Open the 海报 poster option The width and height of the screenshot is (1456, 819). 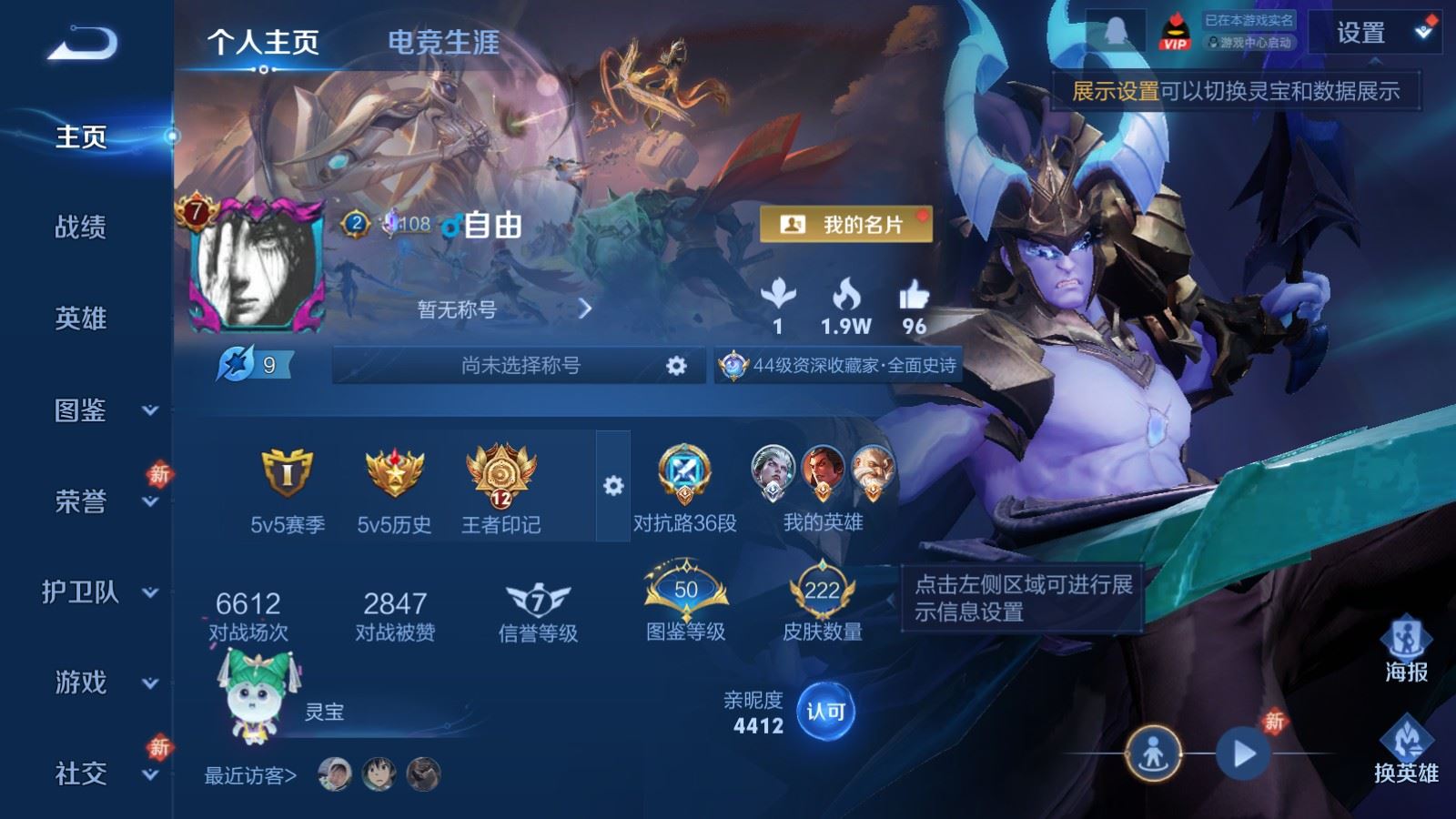(1406, 649)
